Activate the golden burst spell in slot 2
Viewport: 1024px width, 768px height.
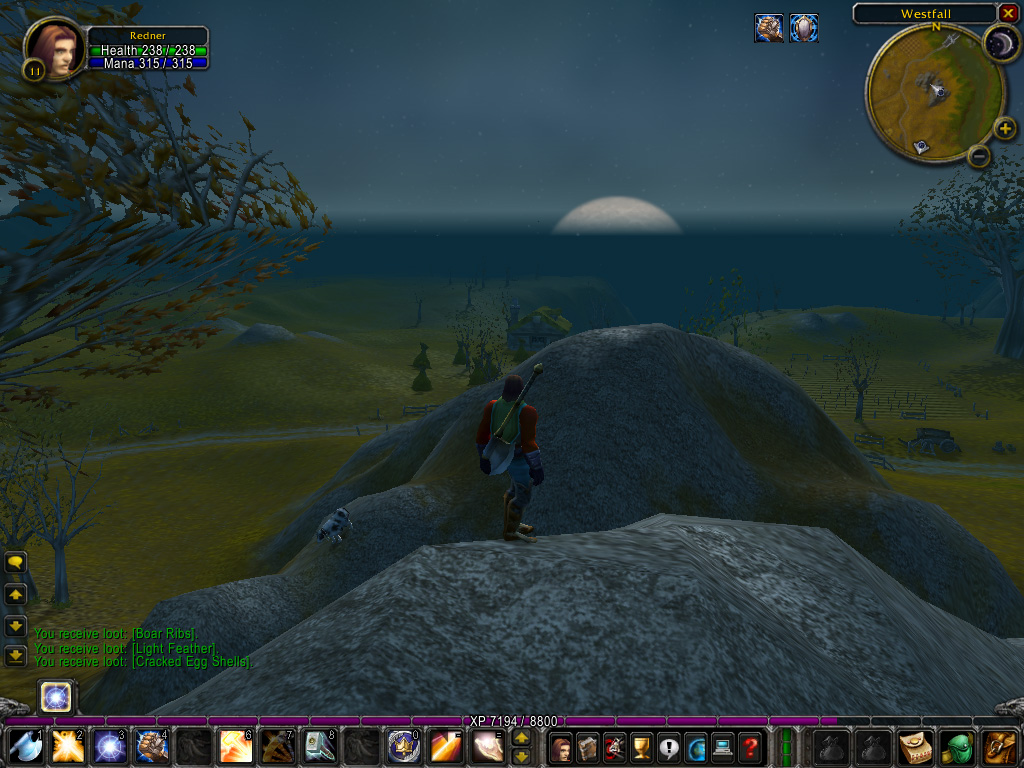click(67, 746)
